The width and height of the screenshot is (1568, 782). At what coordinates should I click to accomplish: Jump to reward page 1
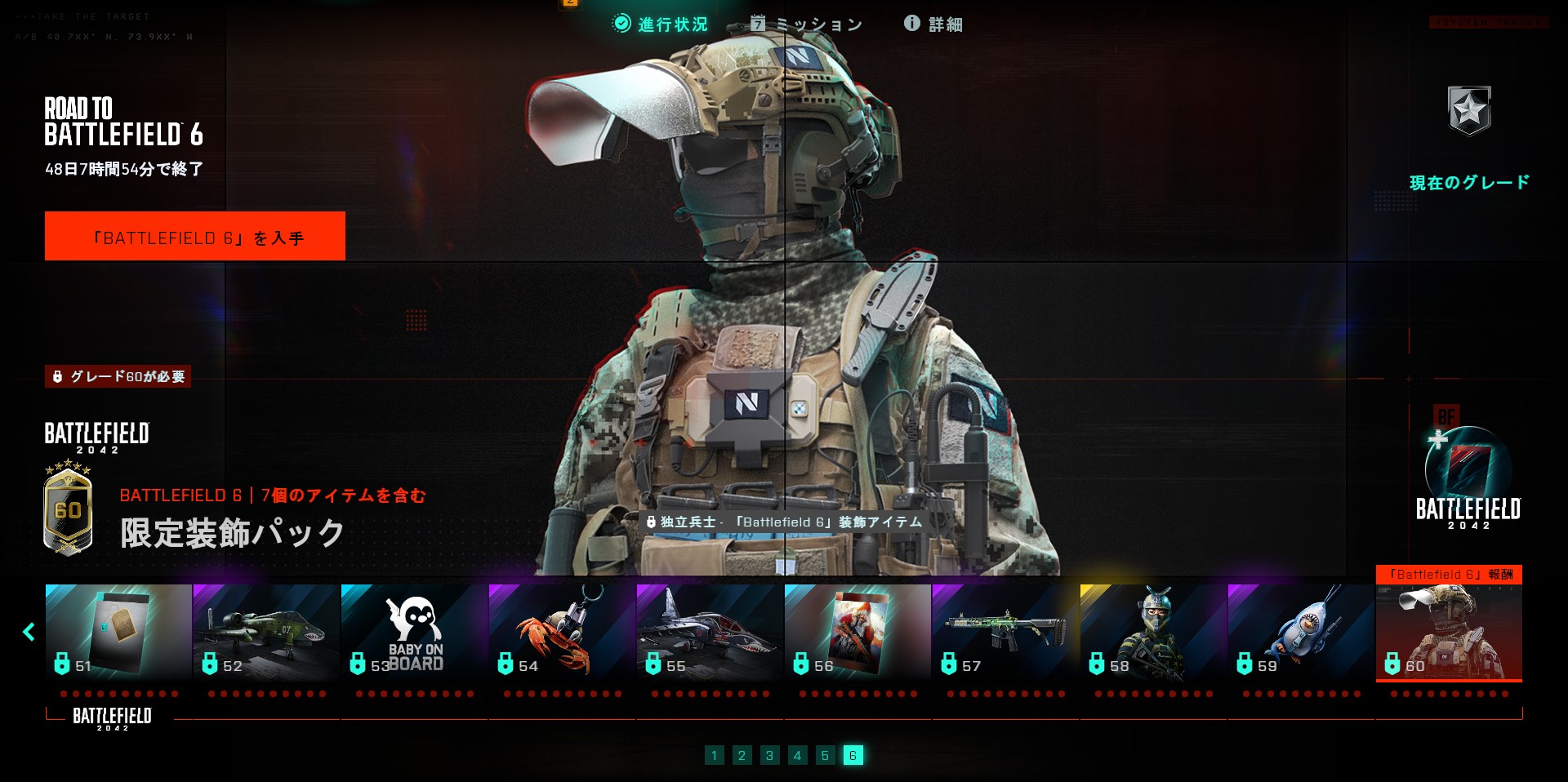[714, 755]
